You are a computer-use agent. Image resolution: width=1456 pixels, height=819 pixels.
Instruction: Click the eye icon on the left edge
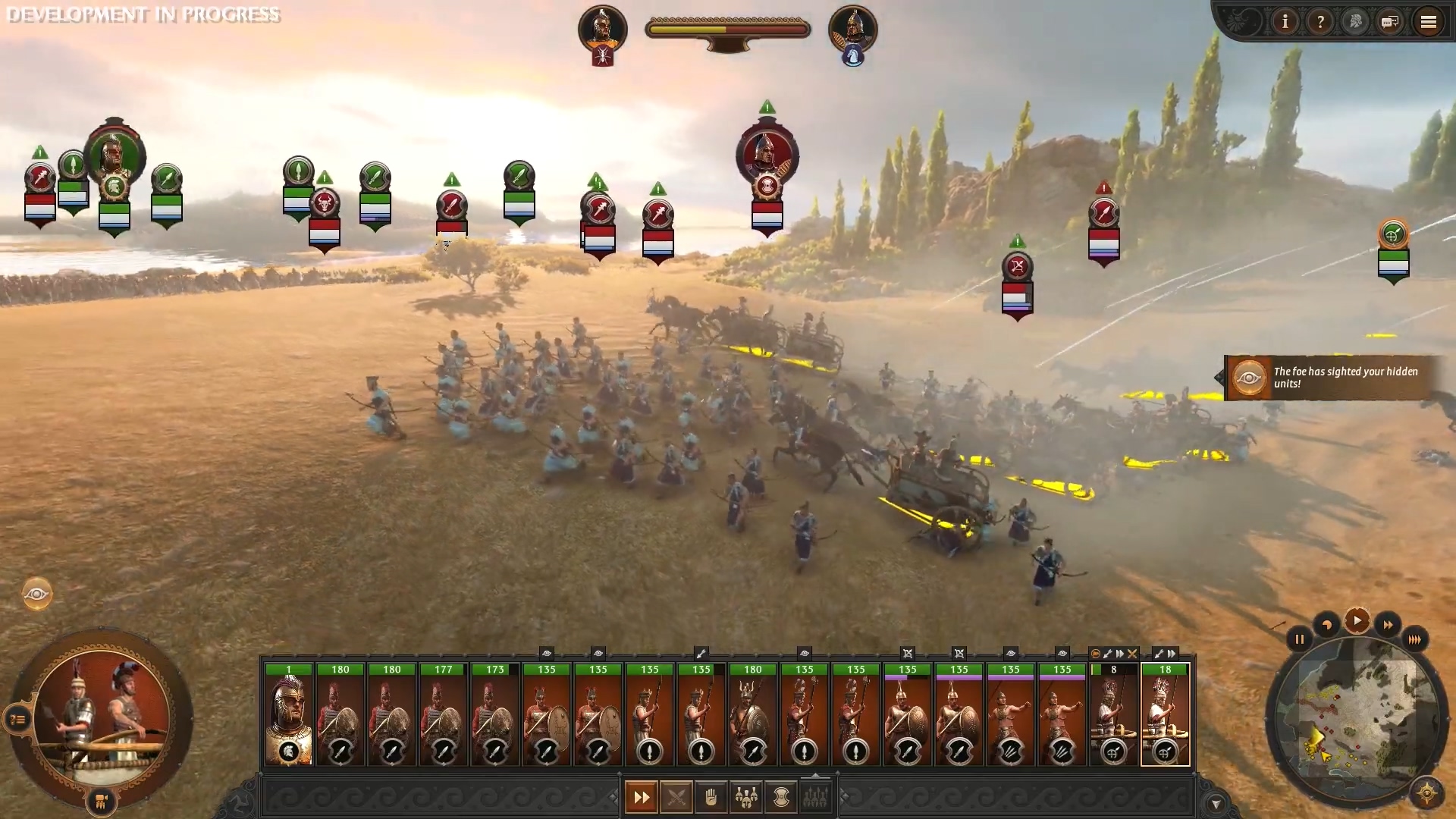(x=36, y=594)
